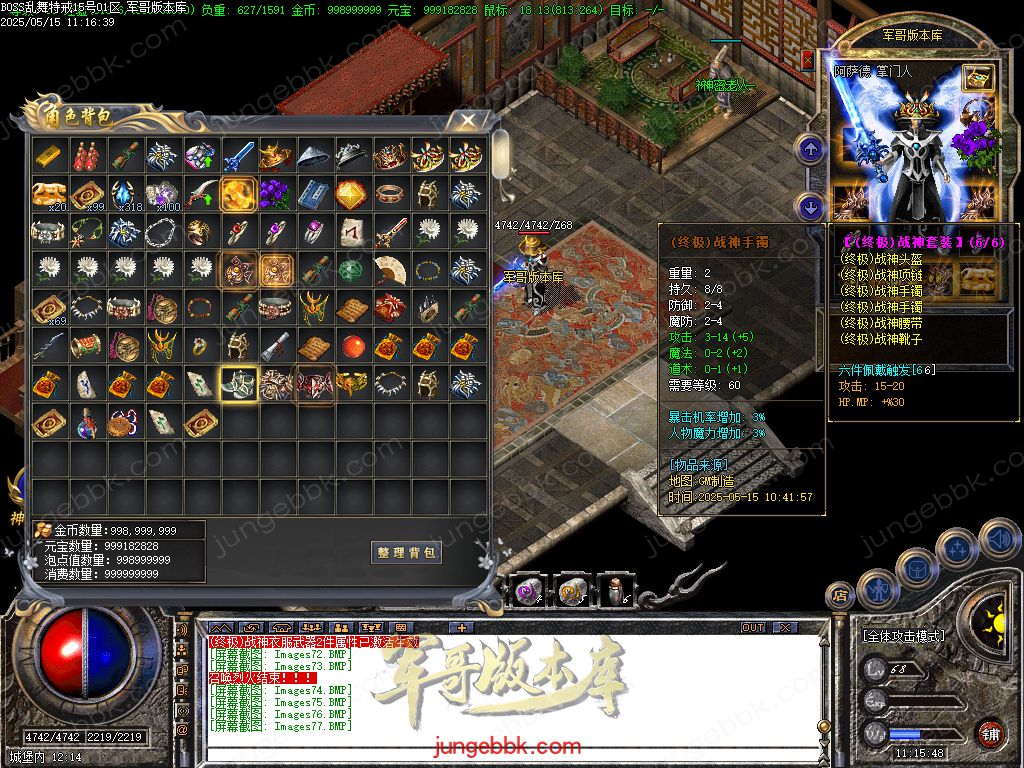Select the red orb item slot
The height and width of the screenshot is (768, 1024).
tap(352, 346)
